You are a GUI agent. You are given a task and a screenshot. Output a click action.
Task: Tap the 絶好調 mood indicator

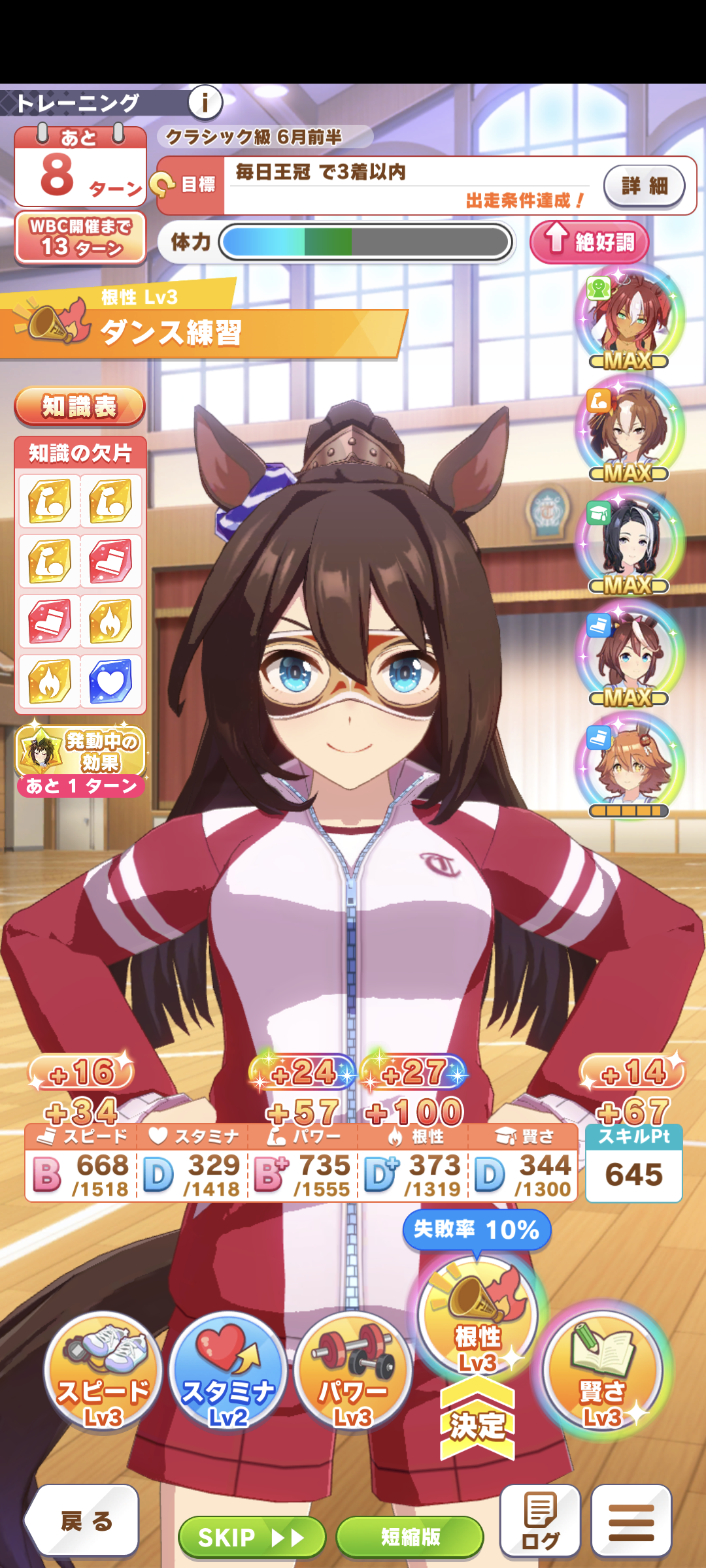click(590, 242)
